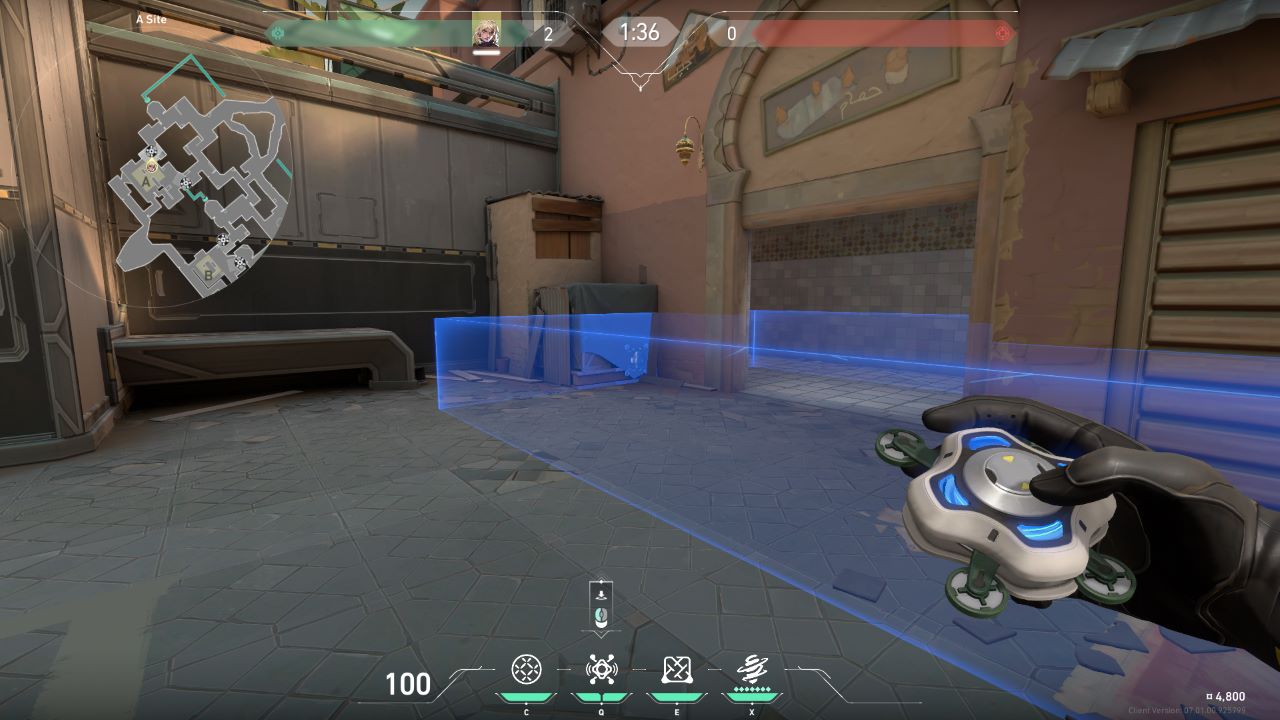Click the green charge bar under the C ability
The image size is (1280, 720).
coord(526,696)
